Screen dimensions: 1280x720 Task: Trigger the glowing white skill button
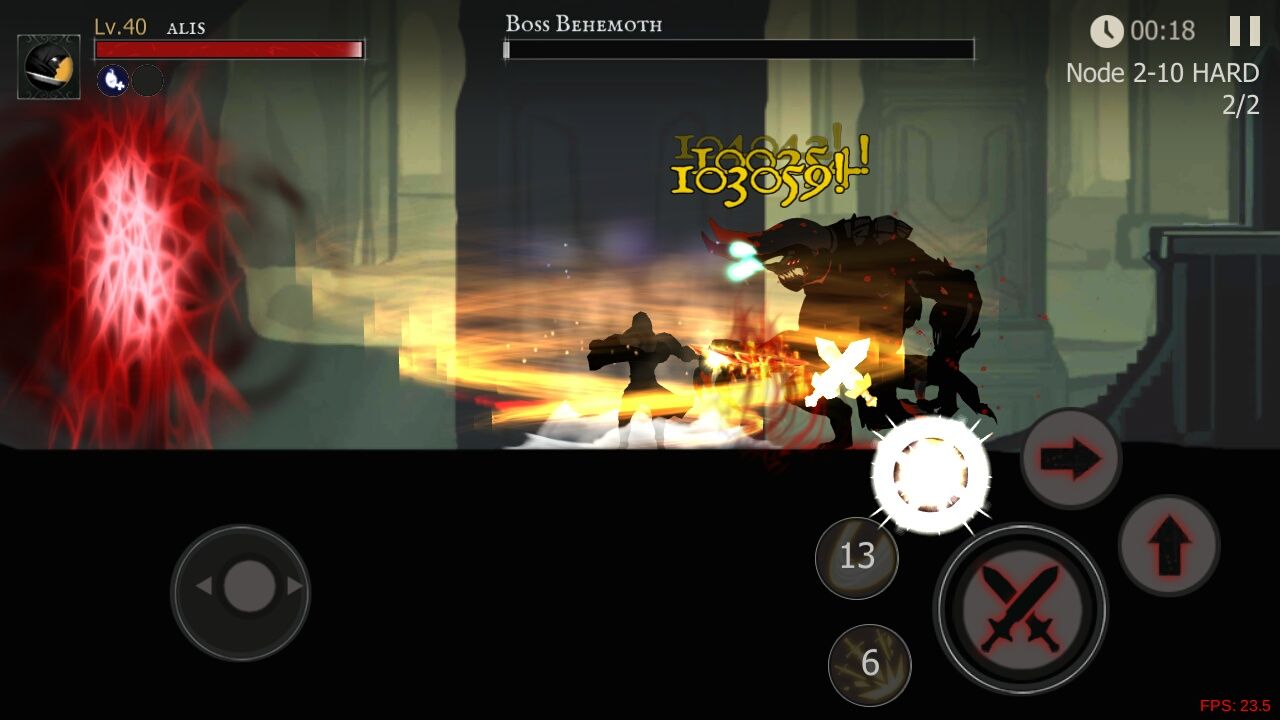coord(931,475)
